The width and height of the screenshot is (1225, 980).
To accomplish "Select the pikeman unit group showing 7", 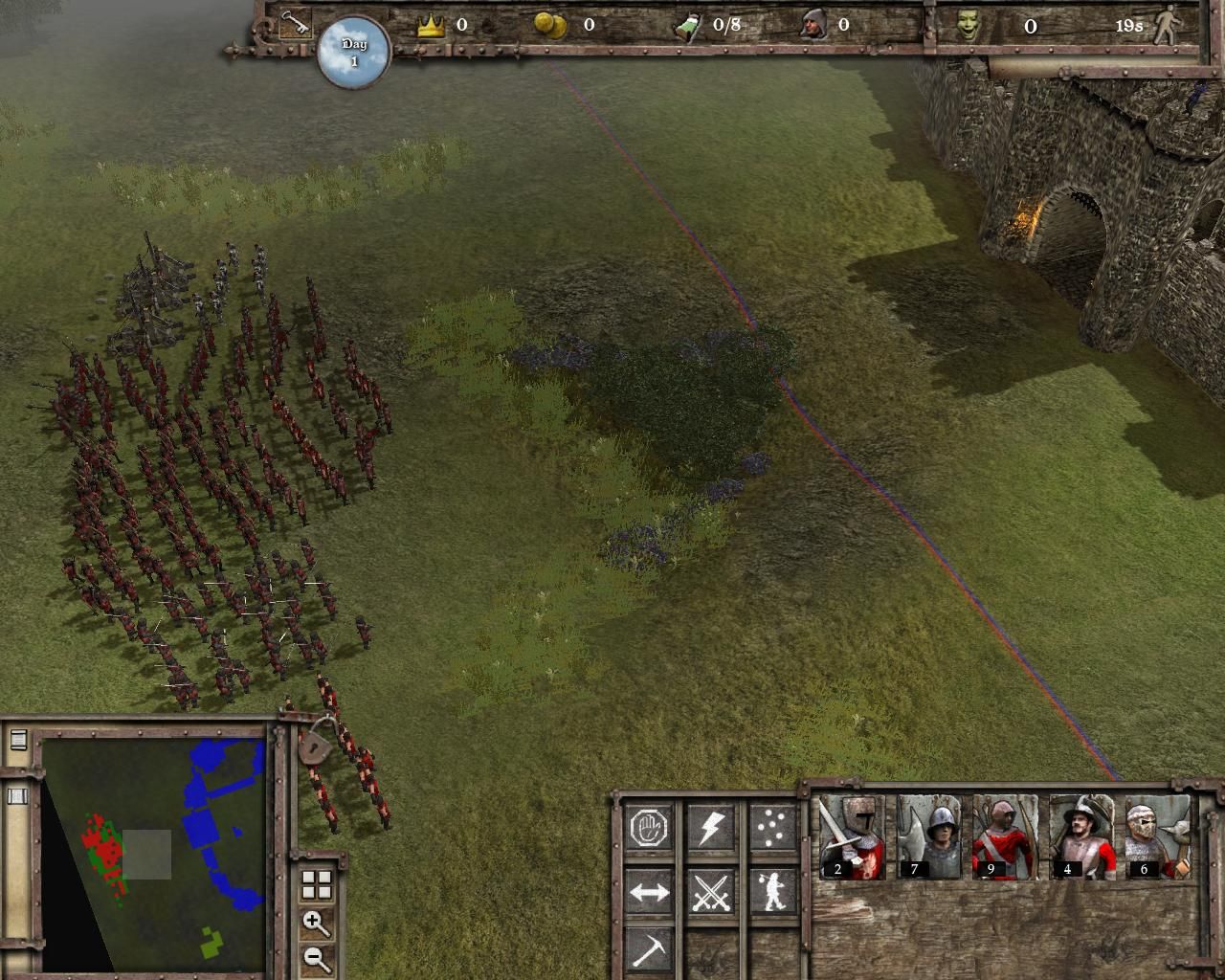I will (x=928, y=837).
